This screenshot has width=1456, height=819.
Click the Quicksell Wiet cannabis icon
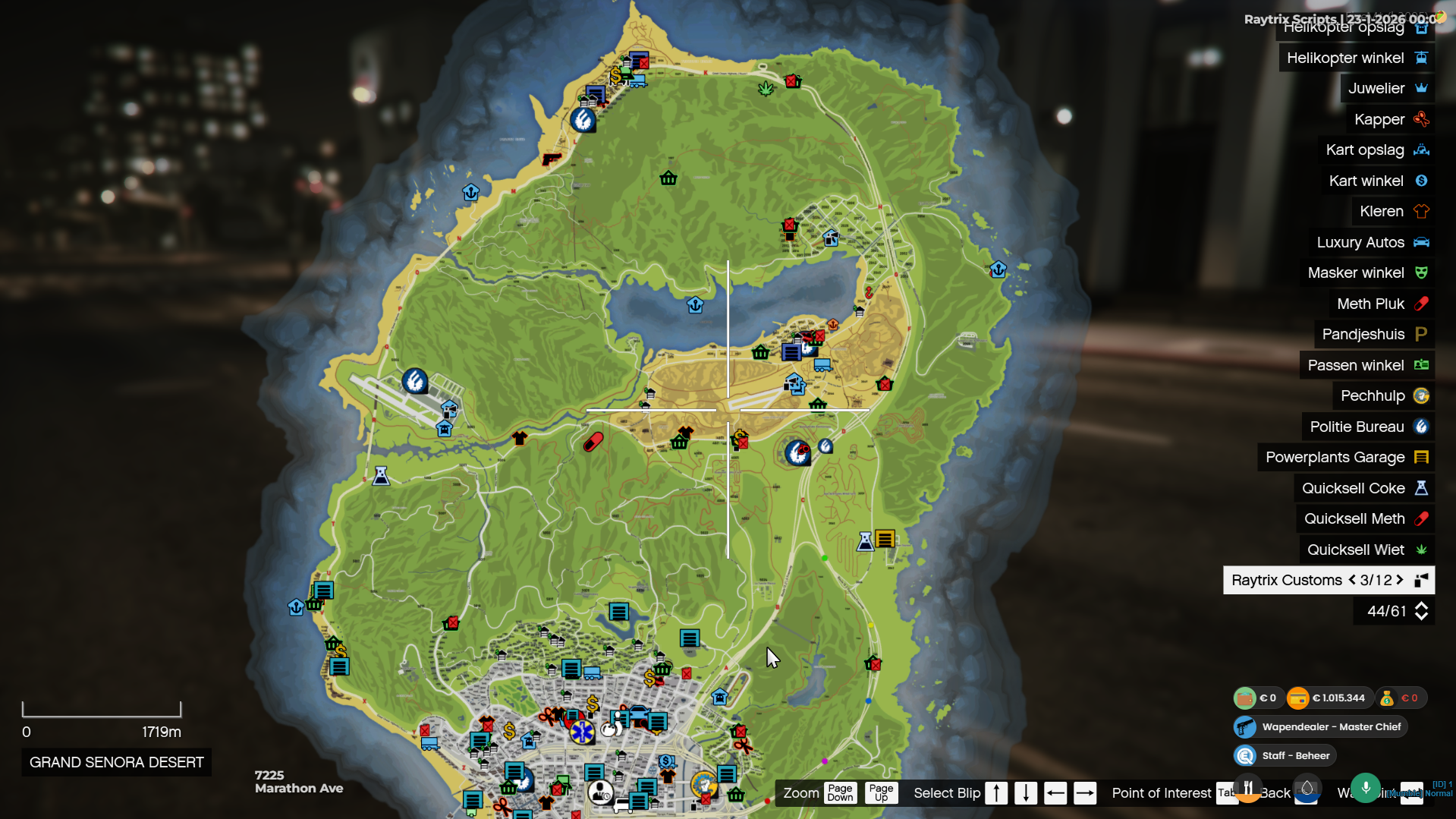point(1420,549)
